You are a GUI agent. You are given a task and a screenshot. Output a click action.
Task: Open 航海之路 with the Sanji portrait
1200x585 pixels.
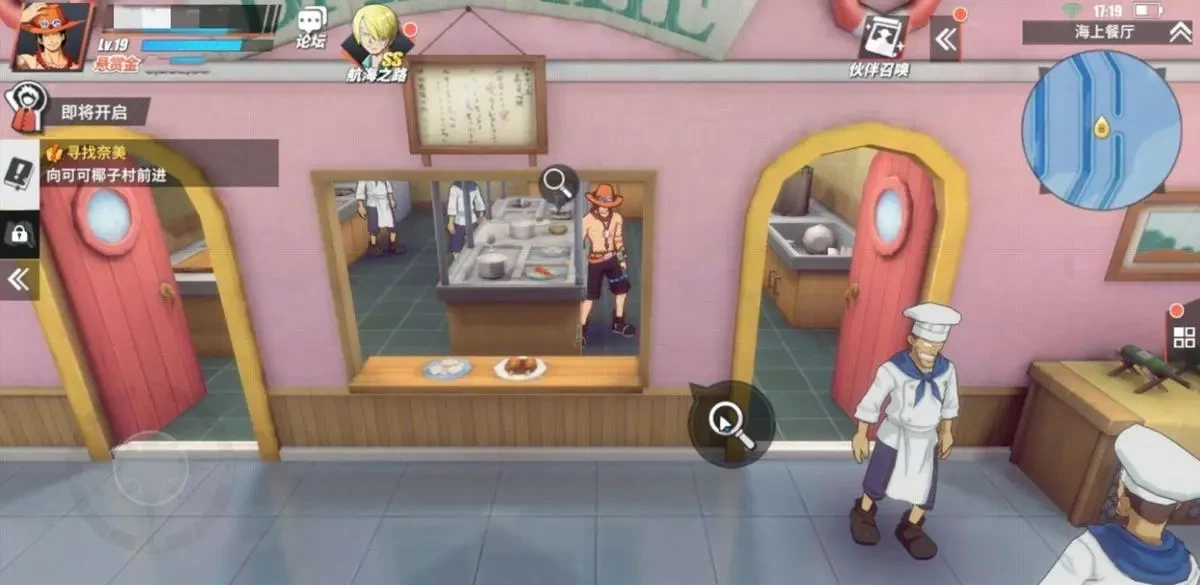click(x=376, y=40)
